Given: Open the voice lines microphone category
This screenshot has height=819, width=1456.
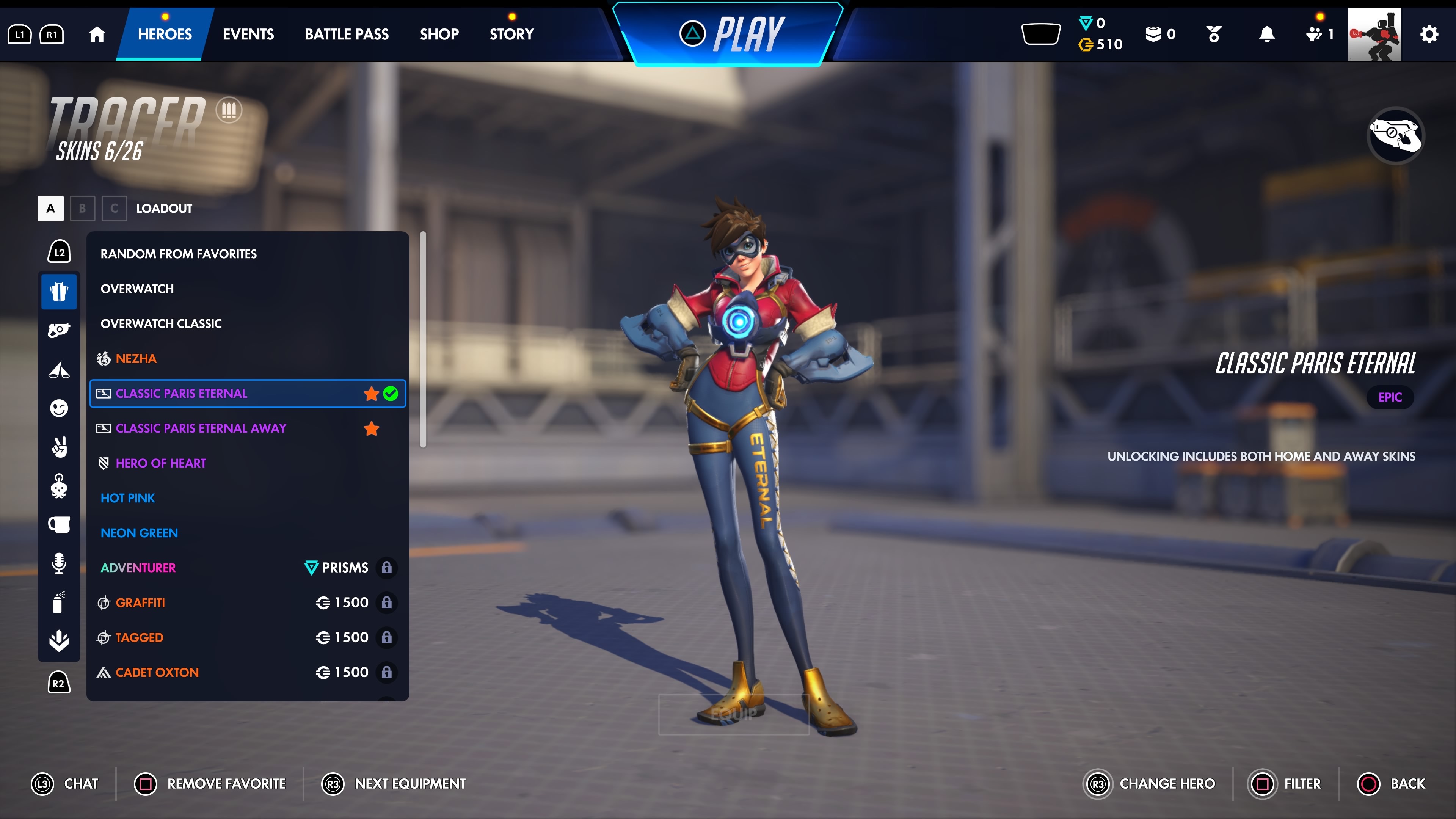Looking at the screenshot, I should [x=59, y=563].
